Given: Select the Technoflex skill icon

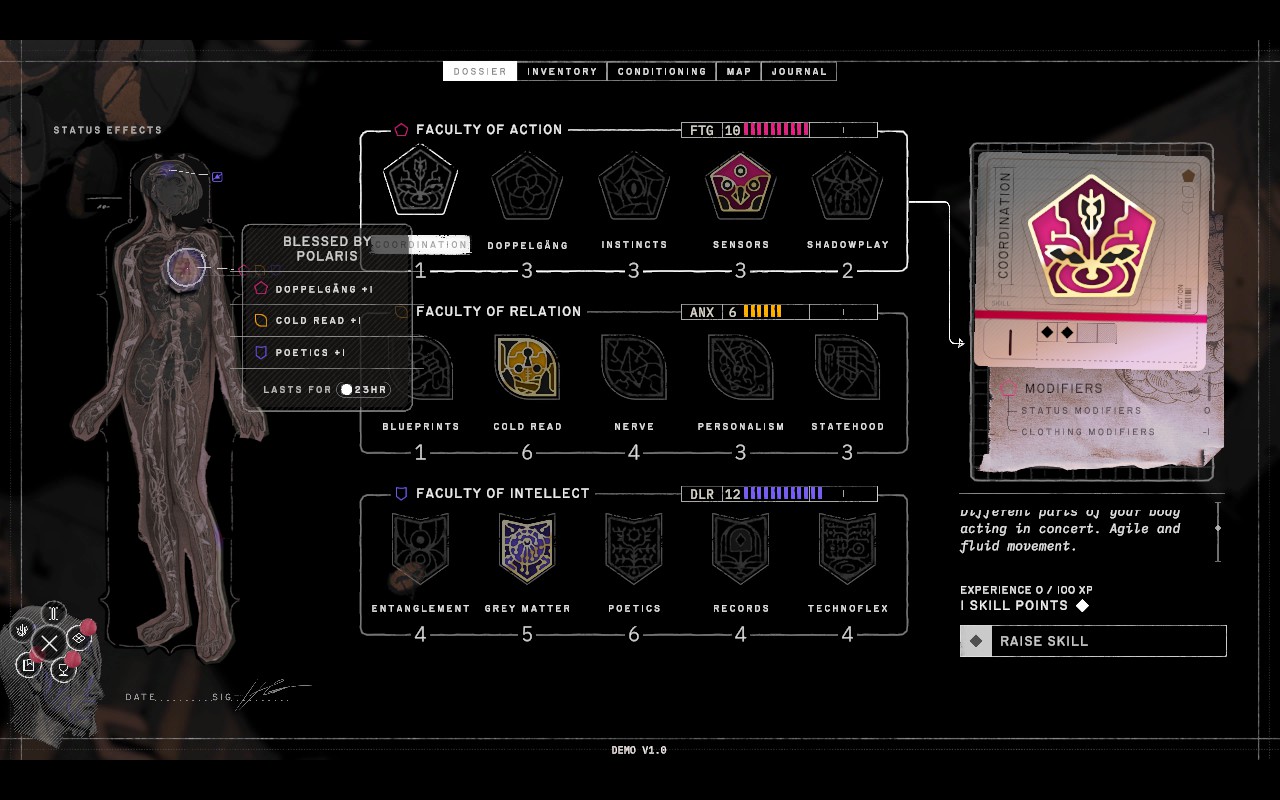Looking at the screenshot, I should (847, 547).
